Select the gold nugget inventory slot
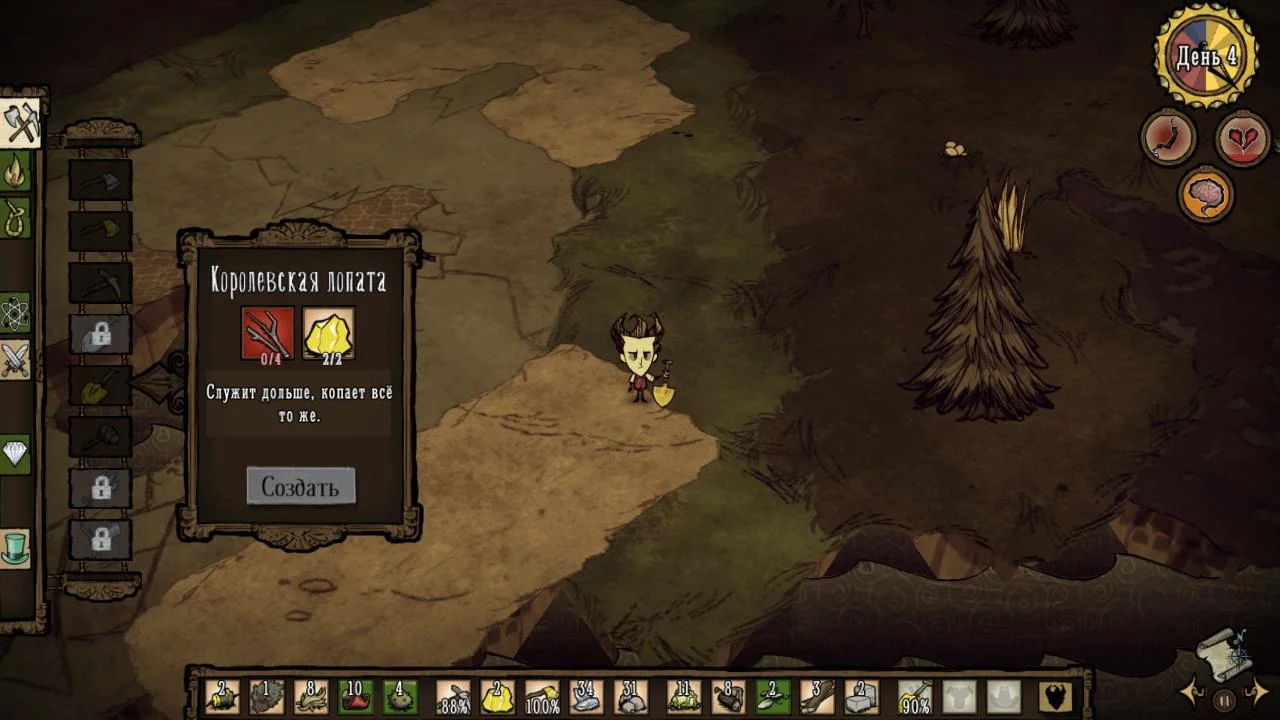 tap(497, 696)
